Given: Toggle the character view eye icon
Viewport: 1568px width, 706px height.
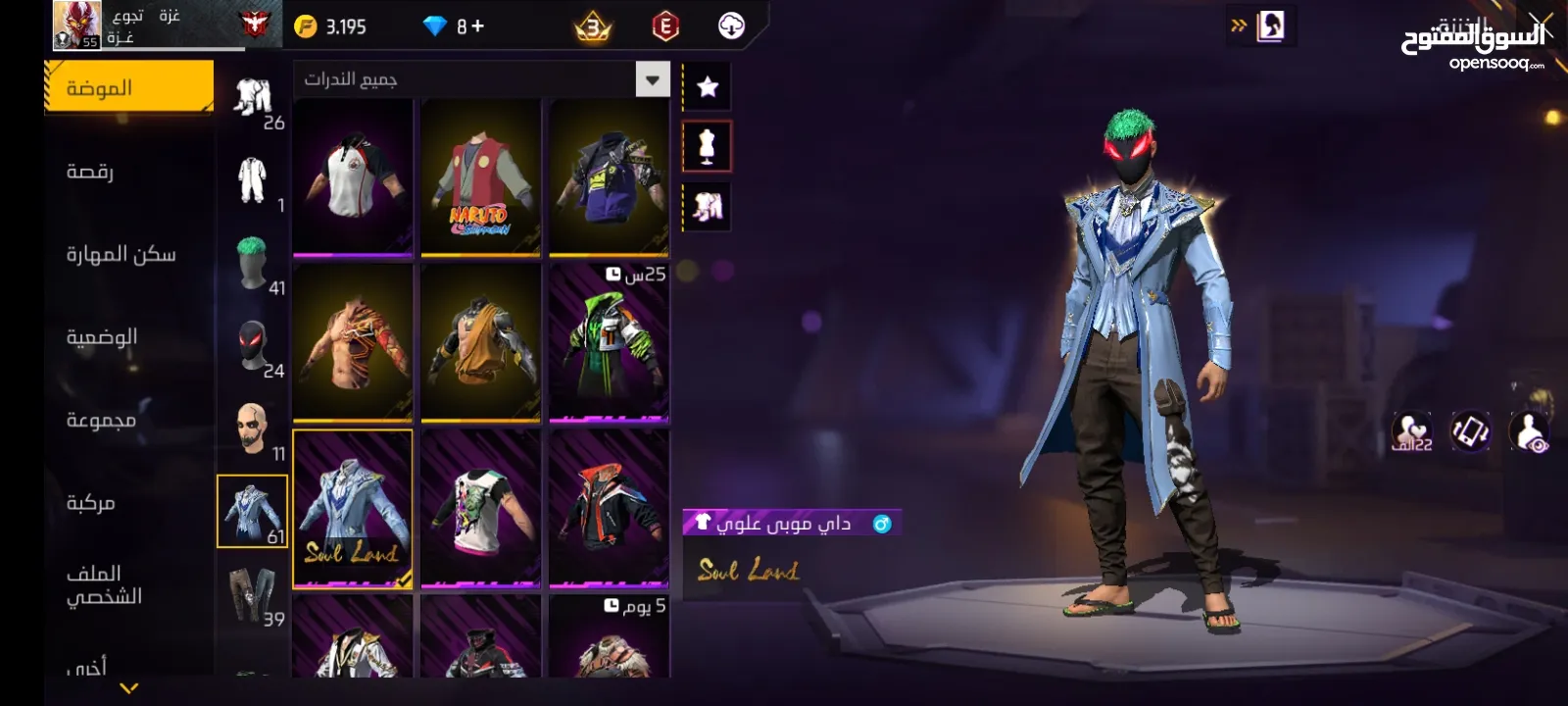Looking at the screenshot, I should 1530,431.
